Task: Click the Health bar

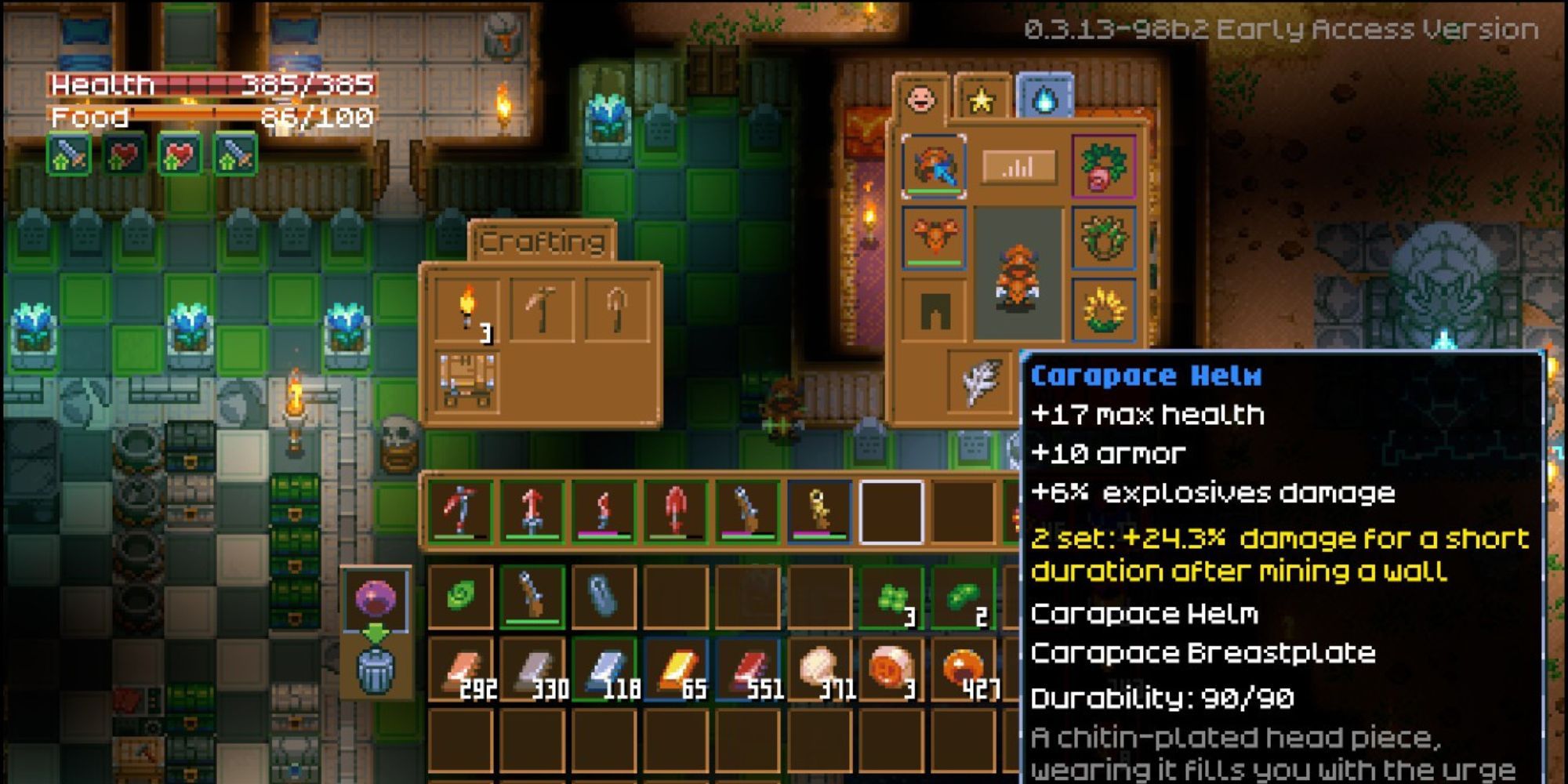Action: (x=212, y=86)
